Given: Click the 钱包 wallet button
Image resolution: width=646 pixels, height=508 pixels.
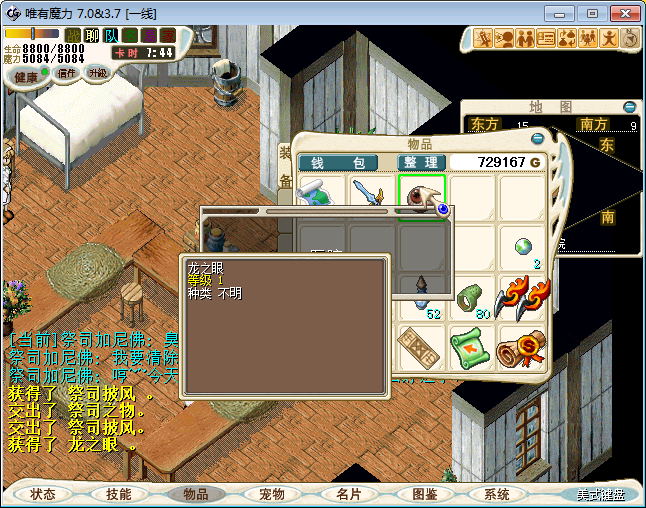Looking at the screenshot, I should click(x=338, y=162).
